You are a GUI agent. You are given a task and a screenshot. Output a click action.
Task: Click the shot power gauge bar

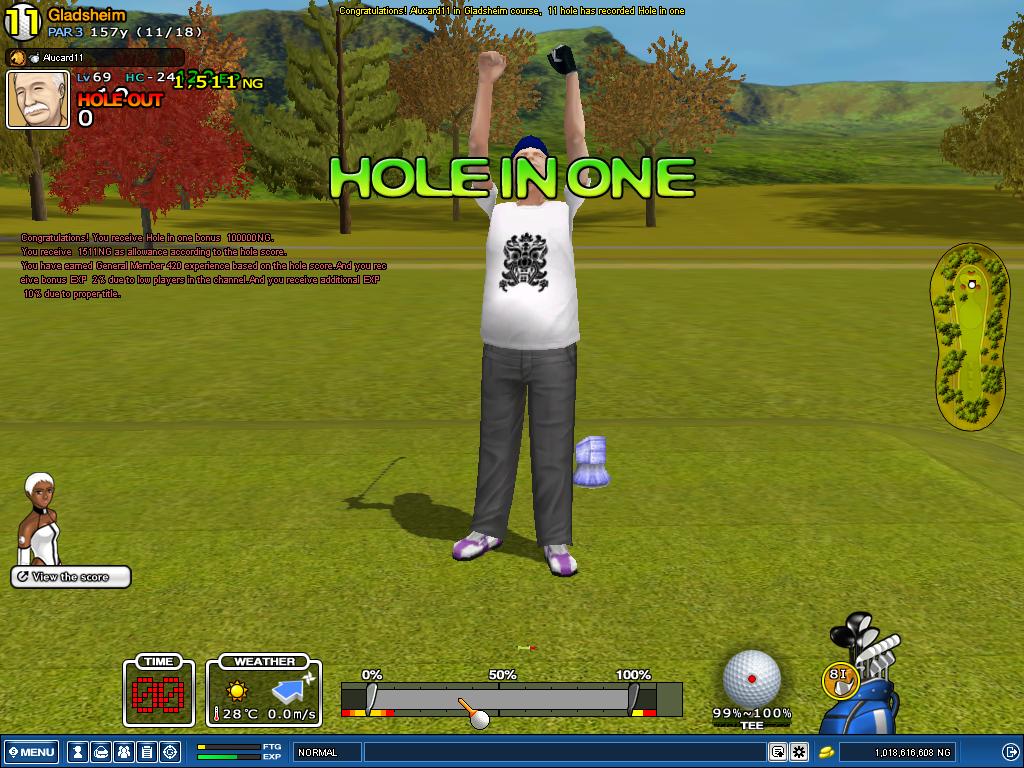click(511, 699)
